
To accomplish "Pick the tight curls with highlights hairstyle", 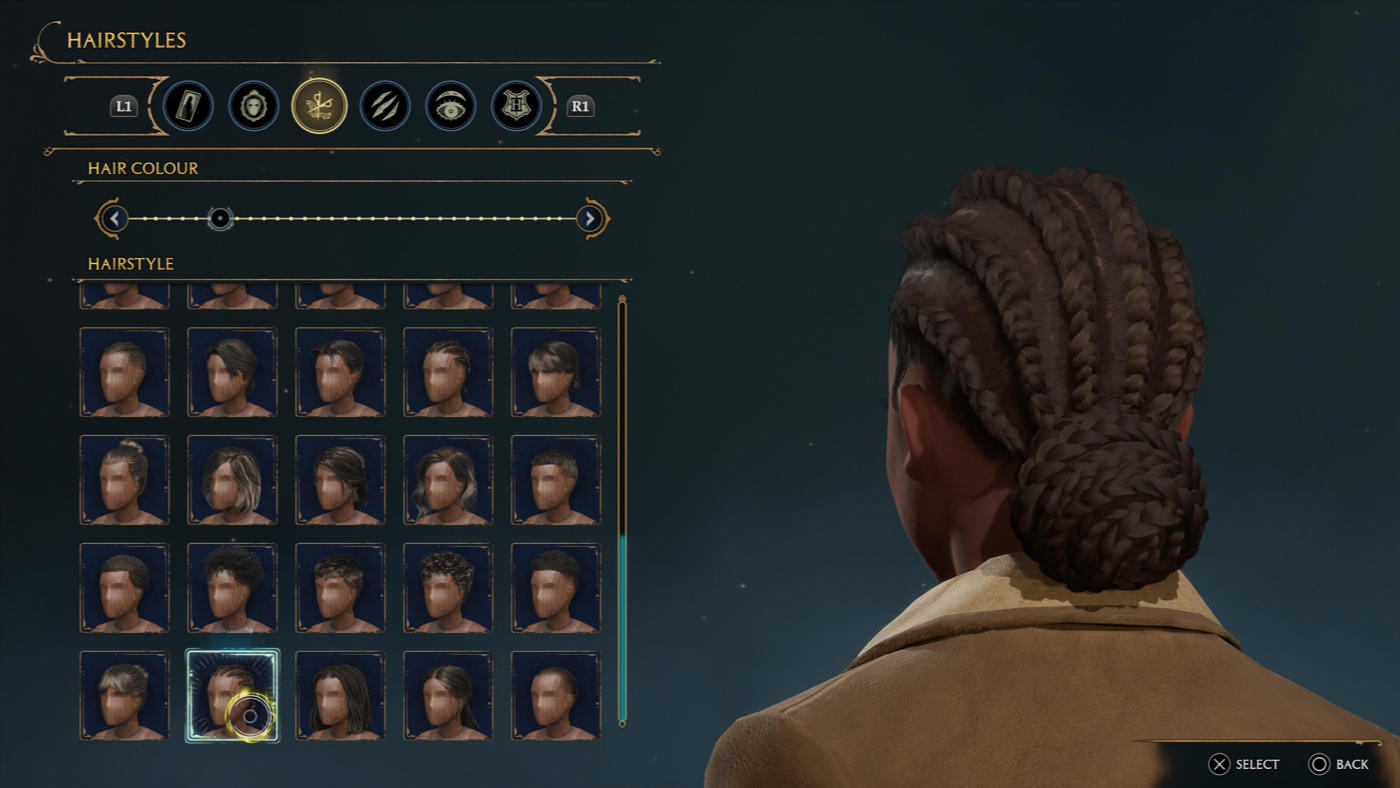I will [x=448, y=588].
